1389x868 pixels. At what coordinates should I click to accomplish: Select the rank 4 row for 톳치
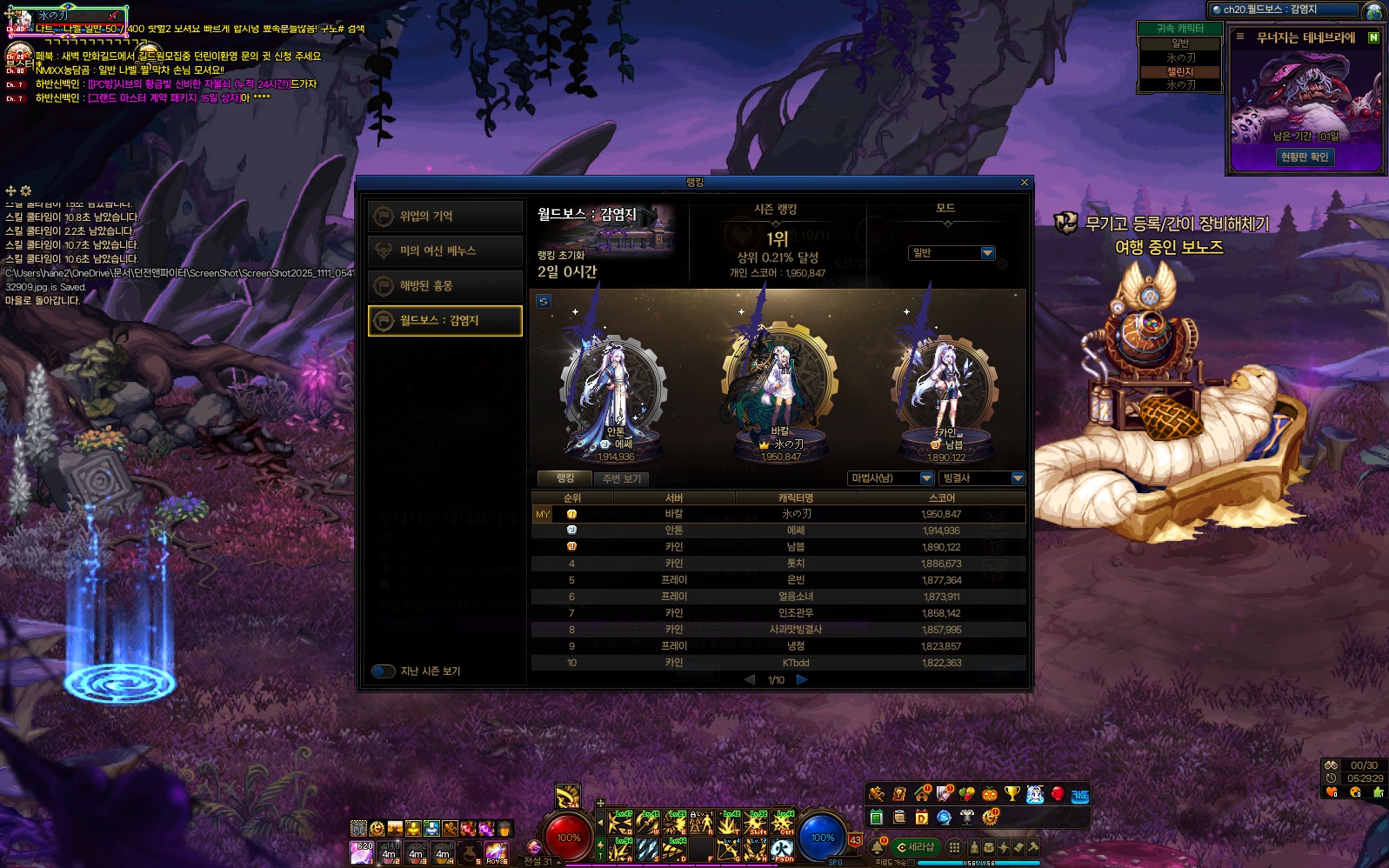point(778,564)
